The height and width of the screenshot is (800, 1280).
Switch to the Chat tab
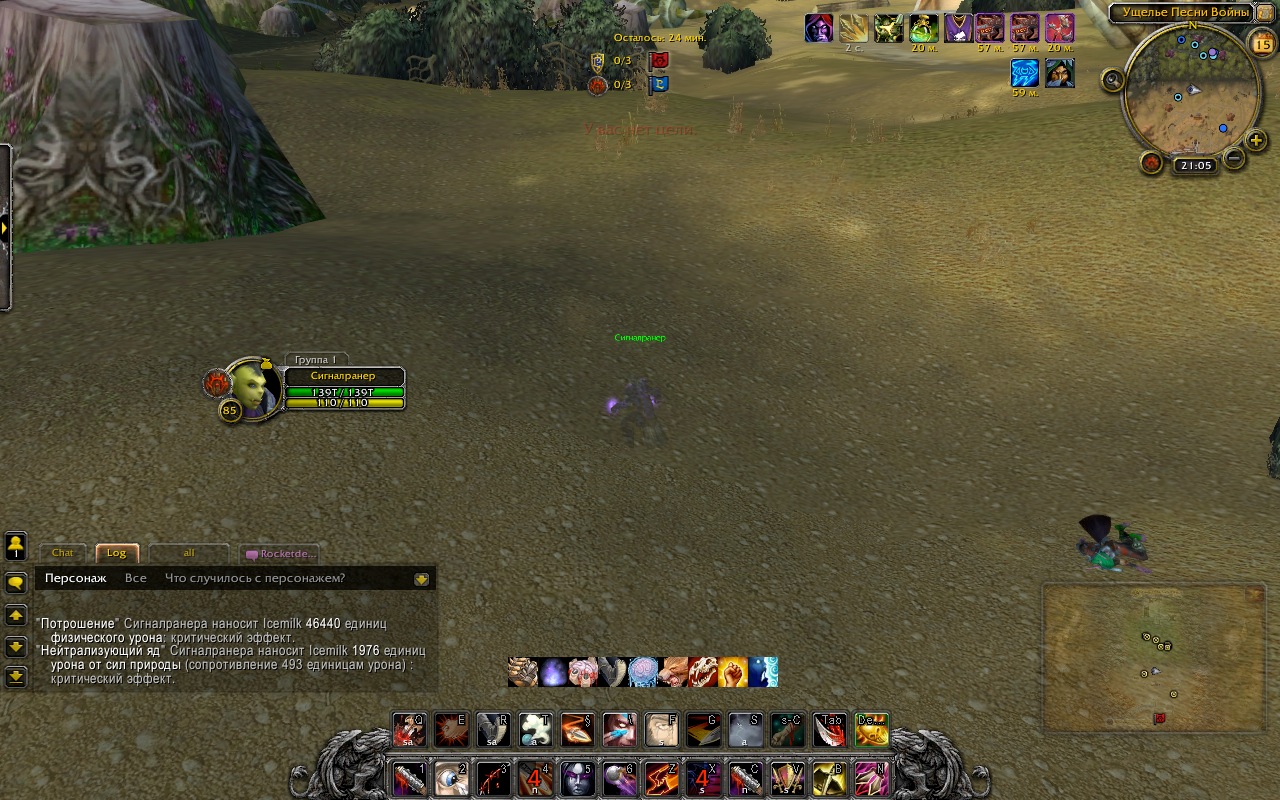coord(63,553)
